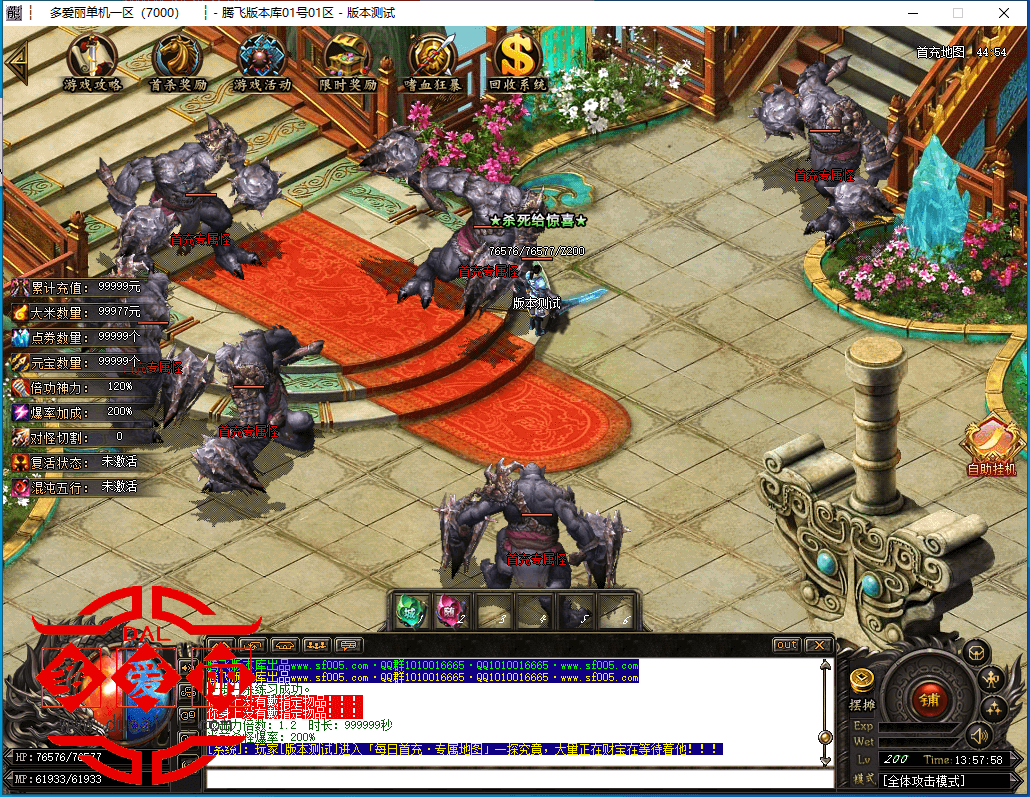The width and height of the screenshot is (1030, 797).
Task: Click the chat panel's out button
Action: coord(787,645)
